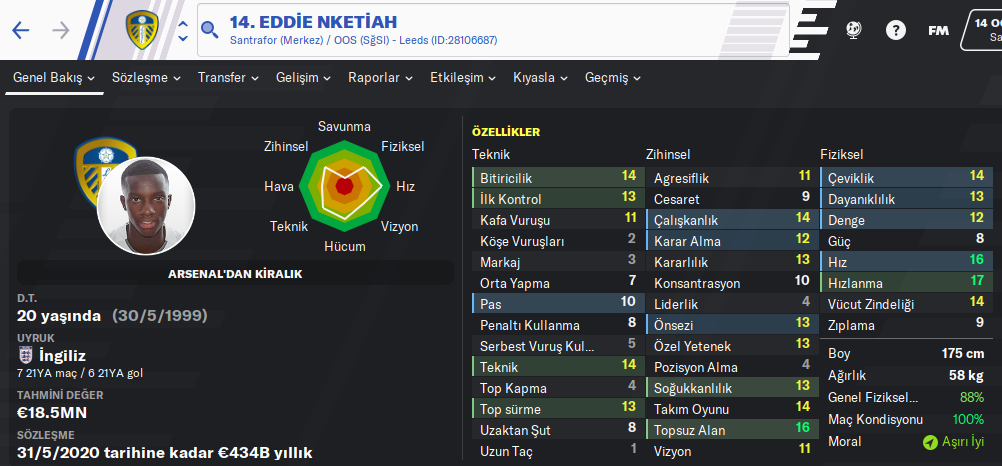The width and height of the screenshot is (1002, 466).
Task: Click the Arsenal'dan Kiralık loan label
Action: pos(235,273)
